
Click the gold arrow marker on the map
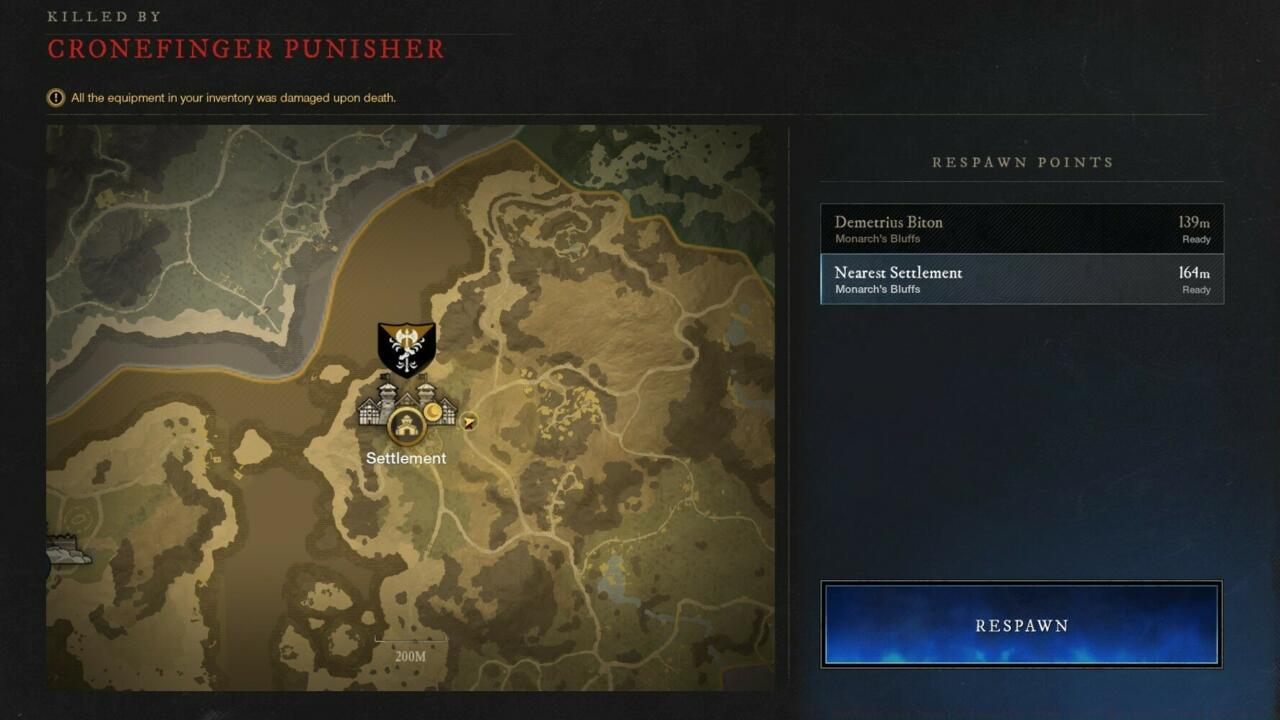point(468,421)
